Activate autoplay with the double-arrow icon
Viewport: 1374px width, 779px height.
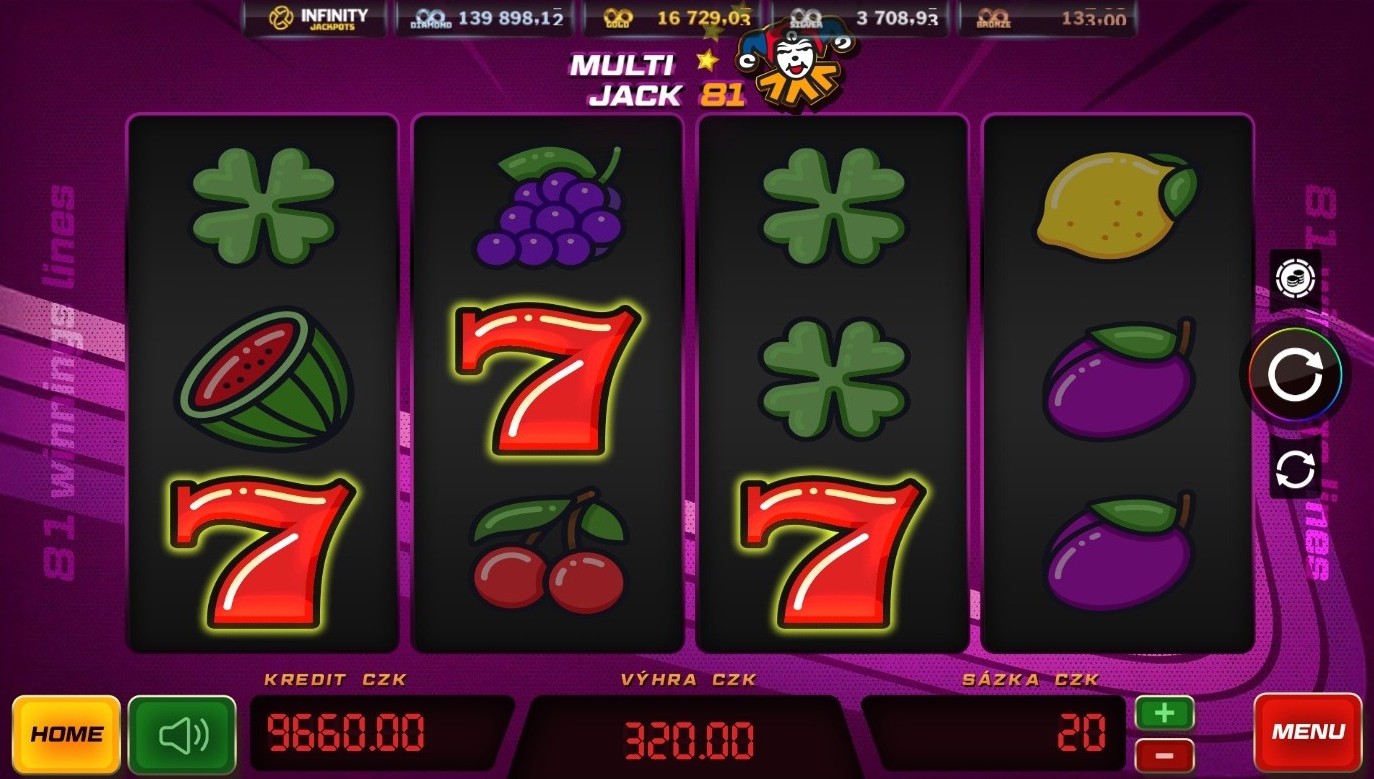coord(1295,468)
